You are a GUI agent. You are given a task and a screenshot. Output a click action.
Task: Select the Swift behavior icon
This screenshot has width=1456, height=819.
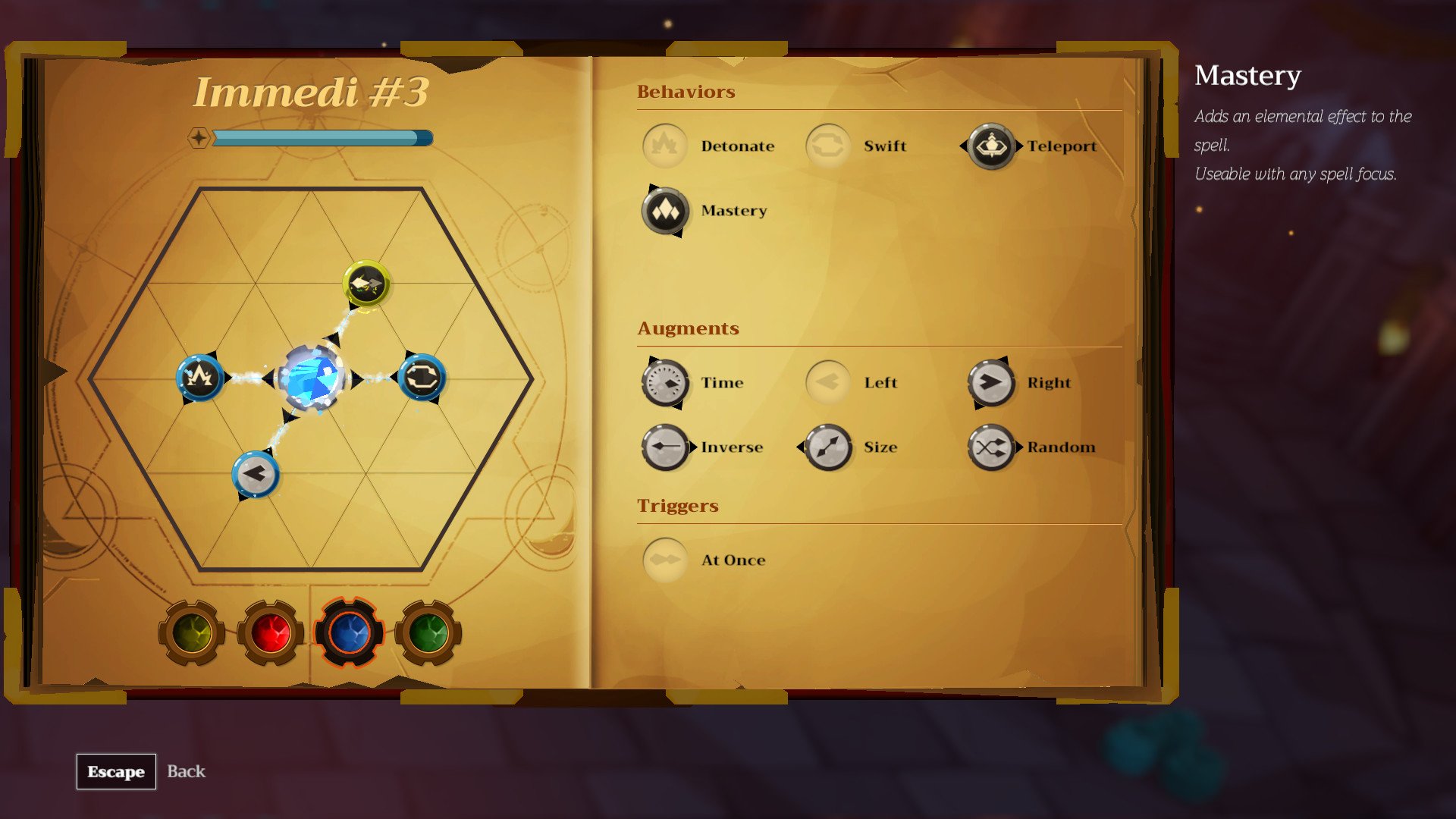pyautogui.click(x=828, y=146)
